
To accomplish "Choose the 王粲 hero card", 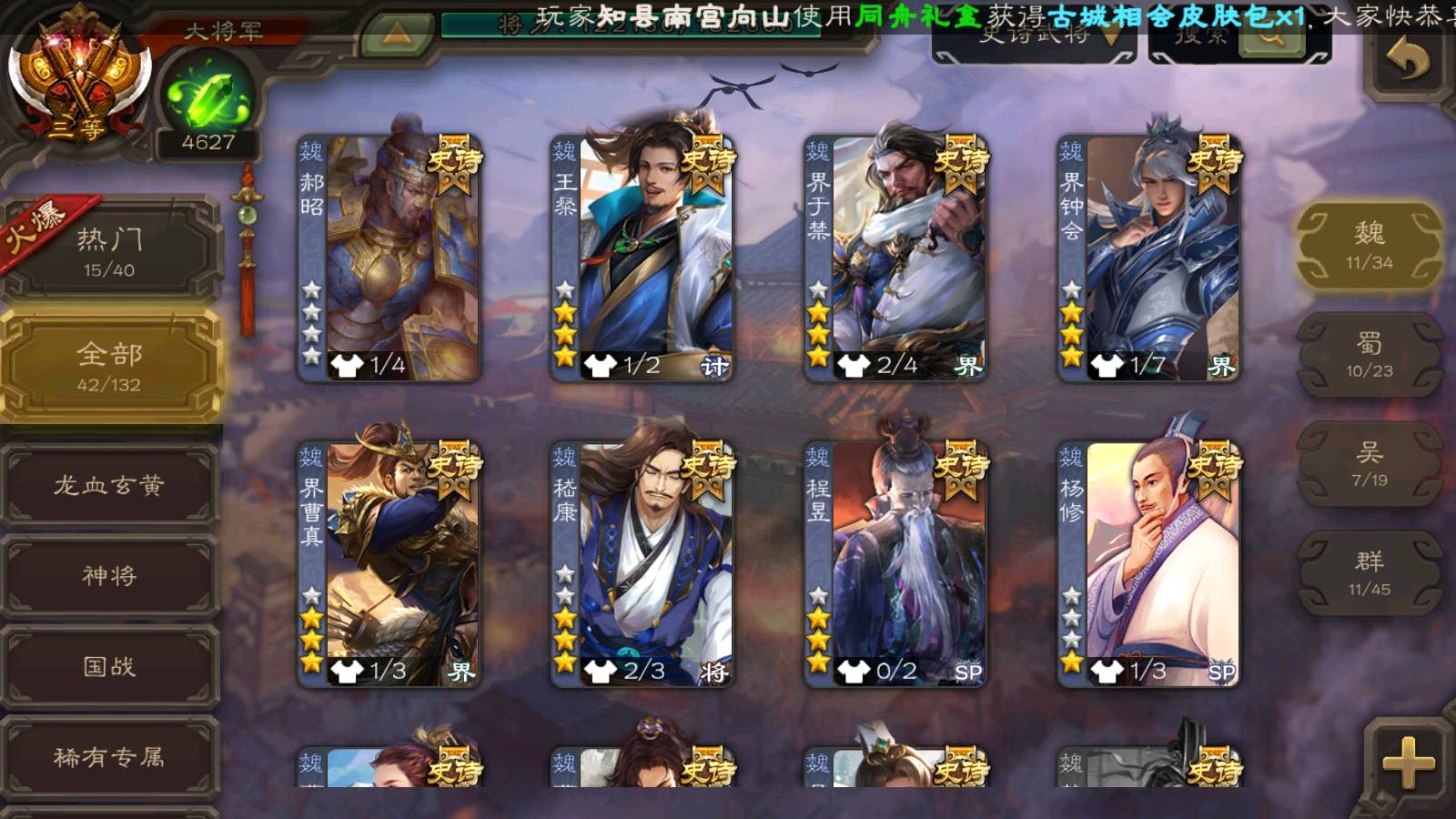I will coord(642,258).
